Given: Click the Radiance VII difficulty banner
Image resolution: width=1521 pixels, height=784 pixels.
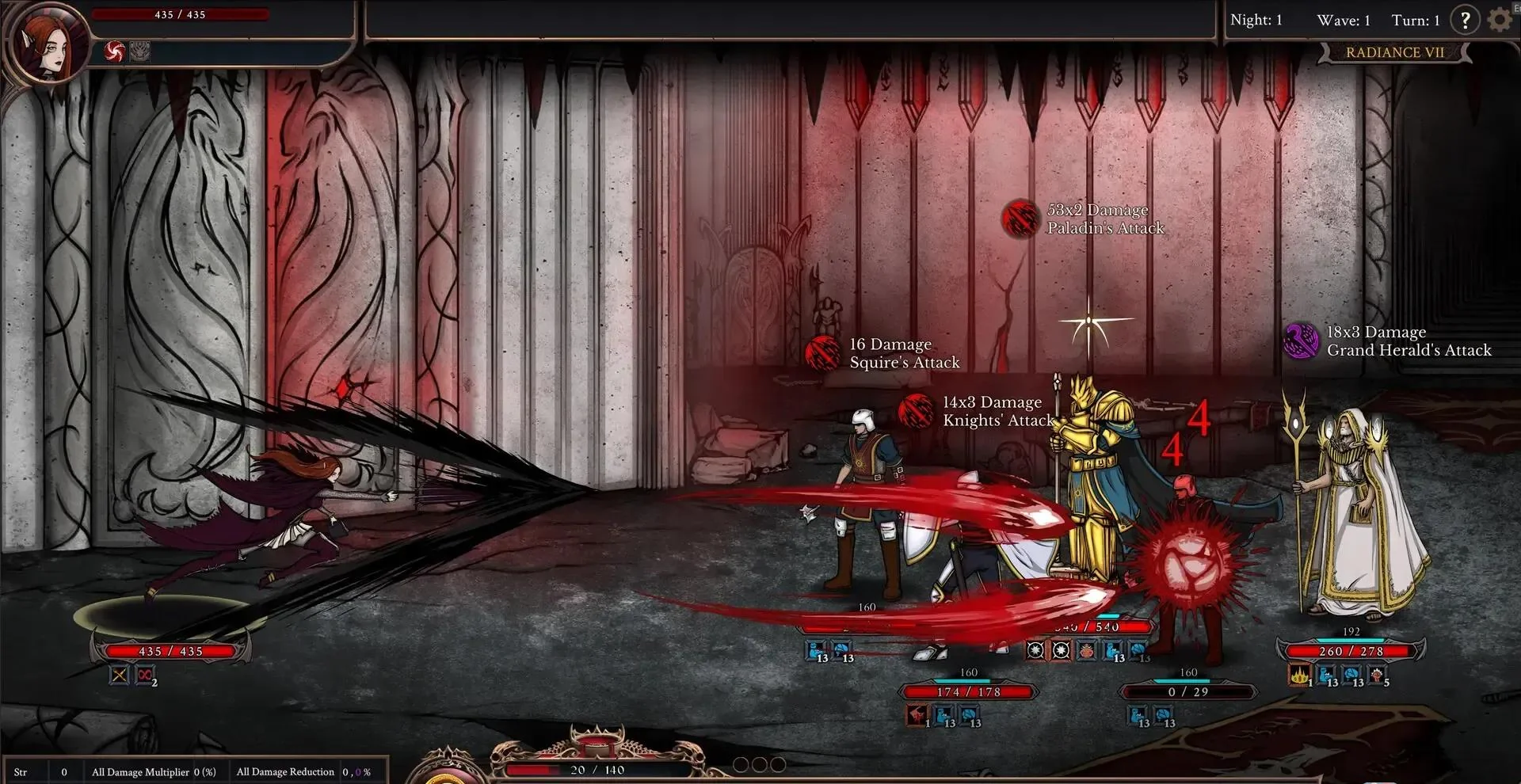Looking at the screenshot, I should pyautogui.click(x=1394, y=52).
